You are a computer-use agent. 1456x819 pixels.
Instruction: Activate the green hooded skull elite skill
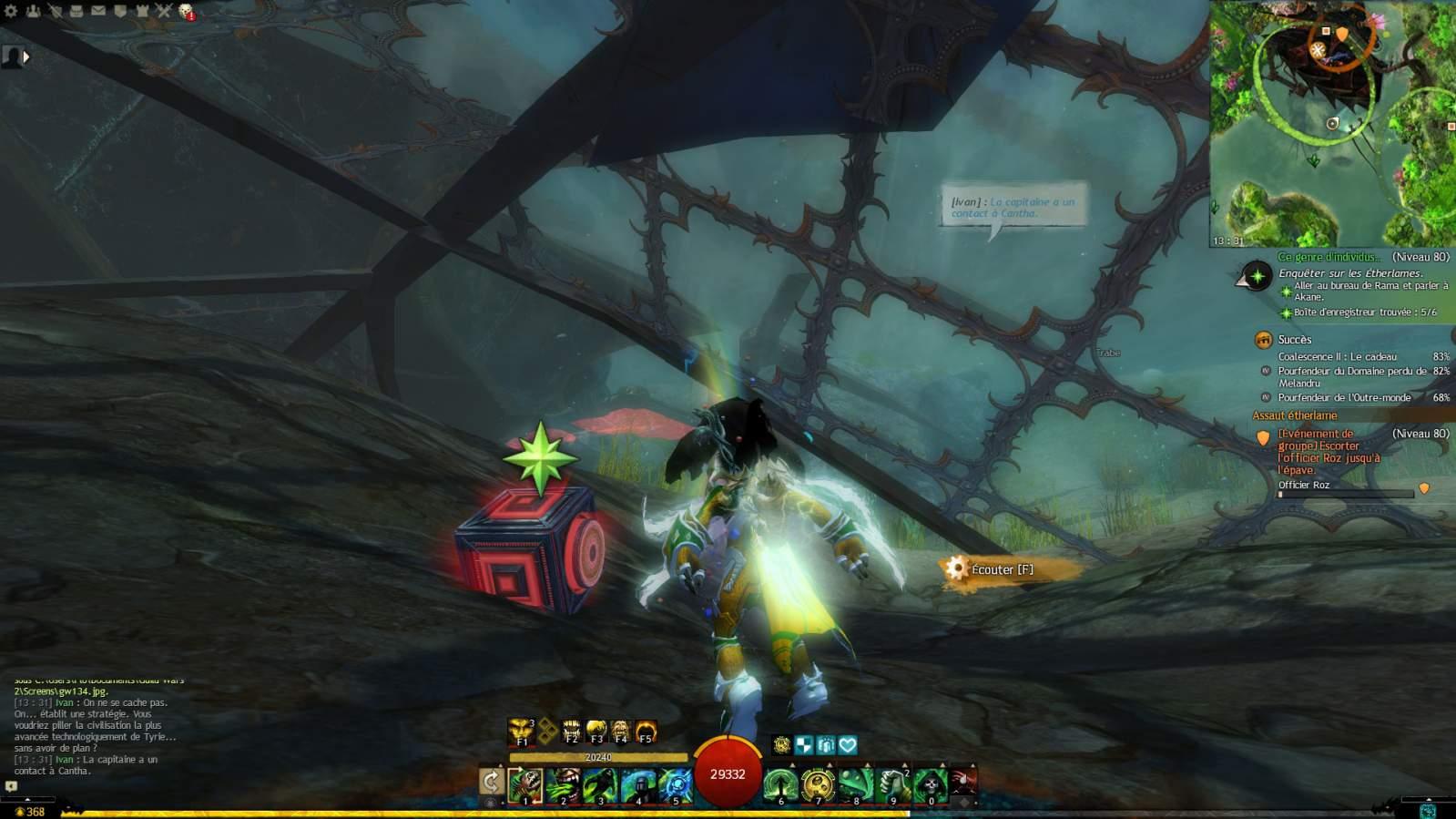(x=930, y=784)
